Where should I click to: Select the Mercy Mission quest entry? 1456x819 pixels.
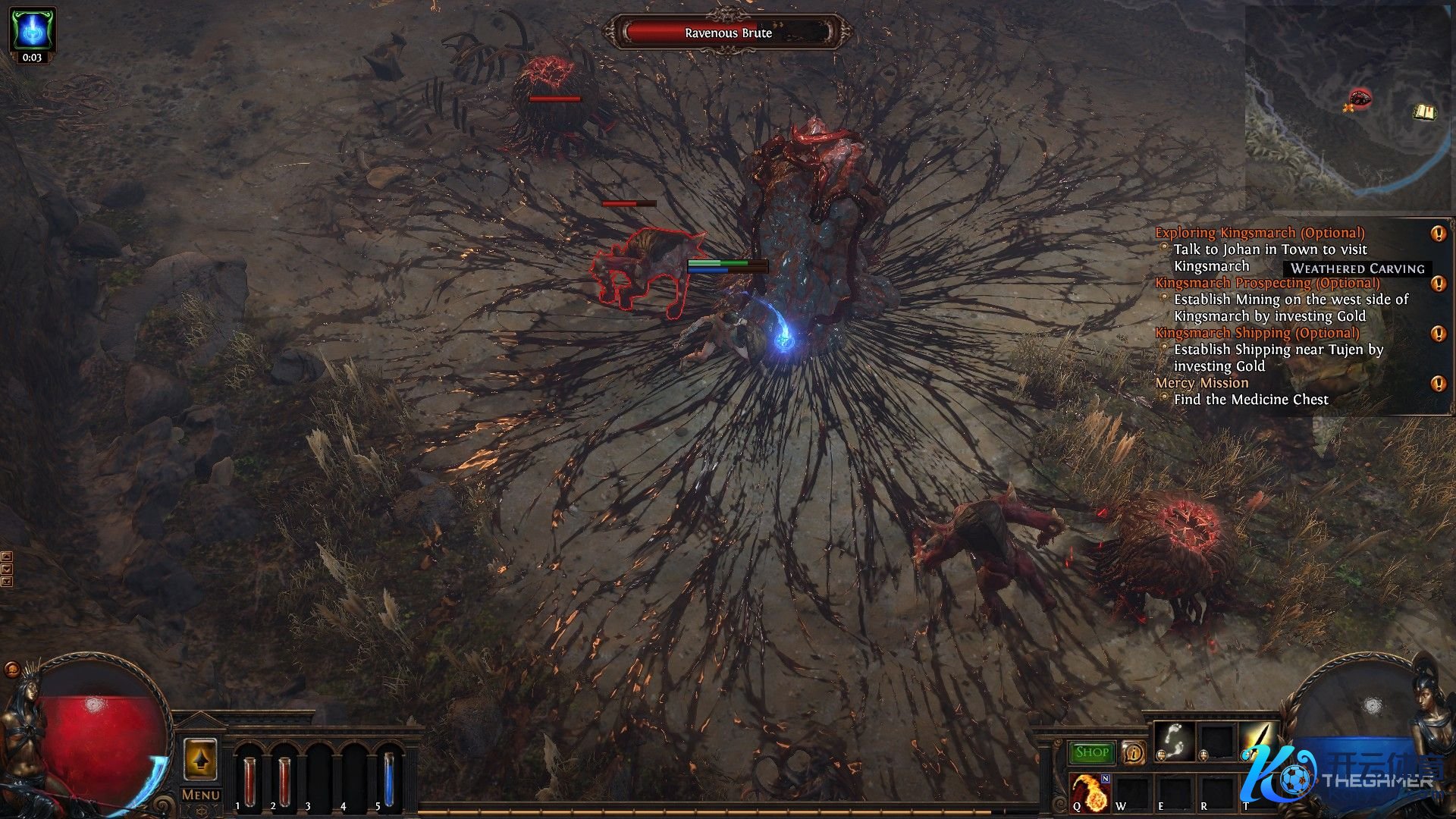point(1201,383)
